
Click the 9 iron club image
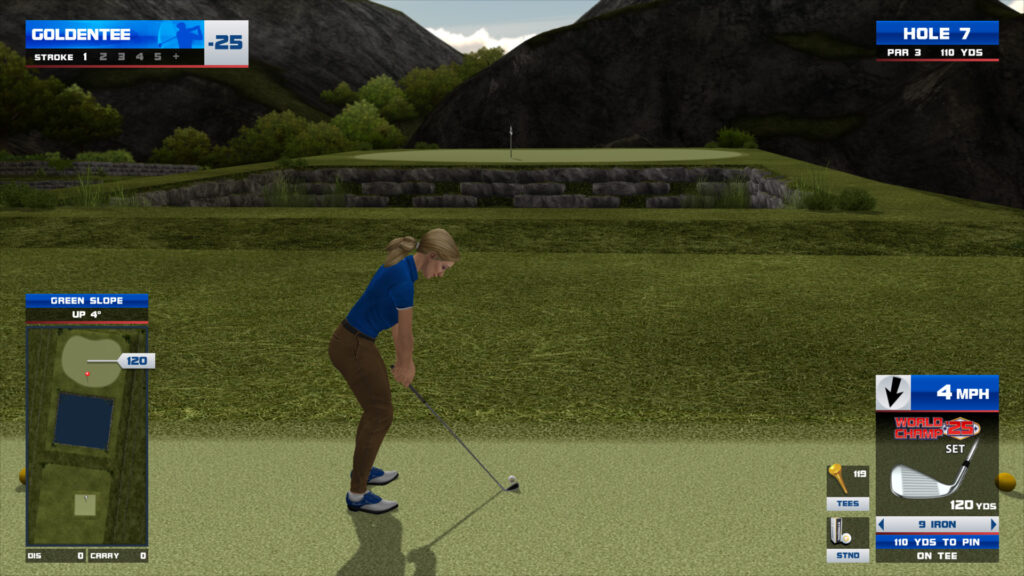point(927,480)
